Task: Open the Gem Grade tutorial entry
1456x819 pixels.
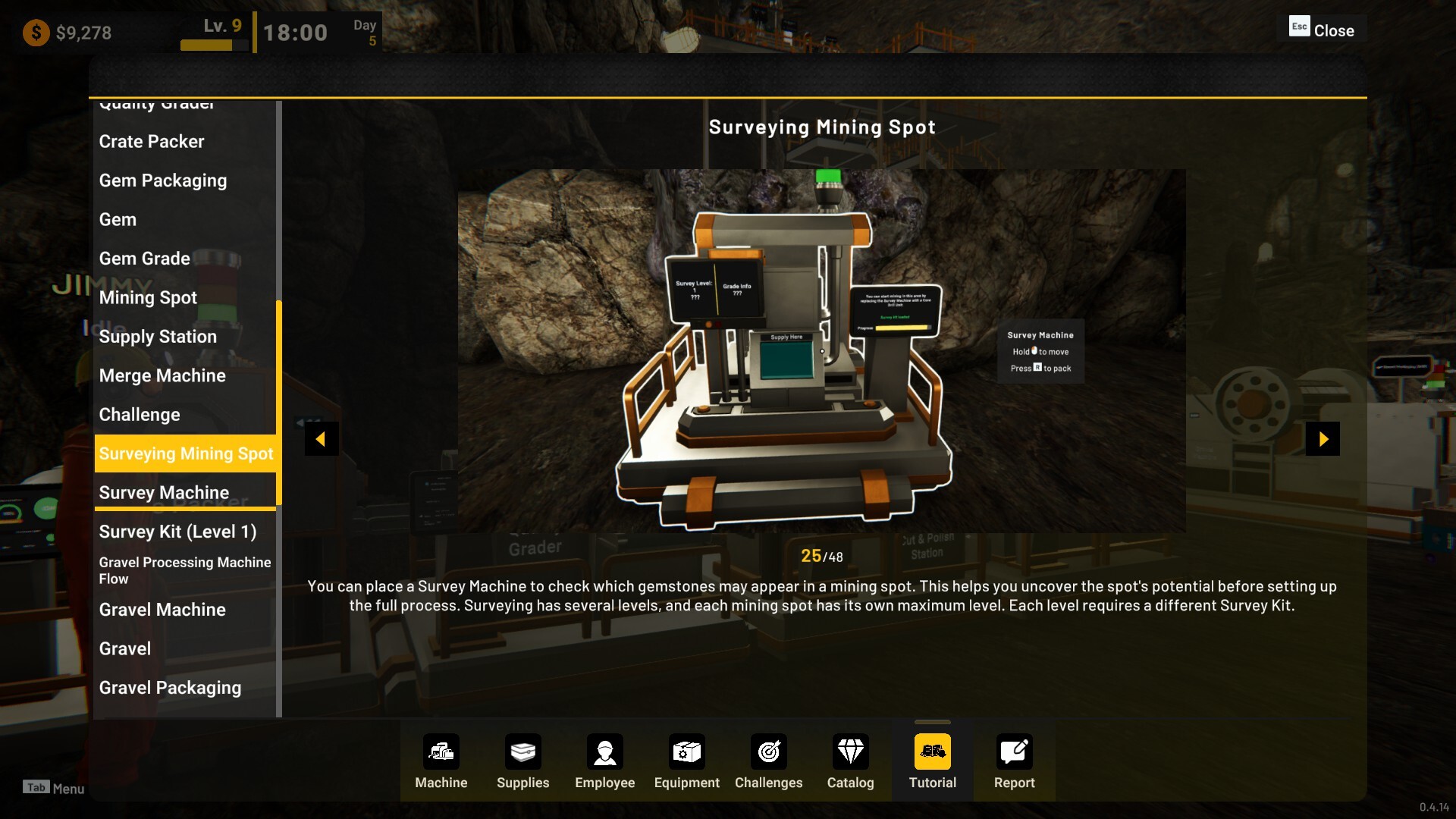Action: 145,259
